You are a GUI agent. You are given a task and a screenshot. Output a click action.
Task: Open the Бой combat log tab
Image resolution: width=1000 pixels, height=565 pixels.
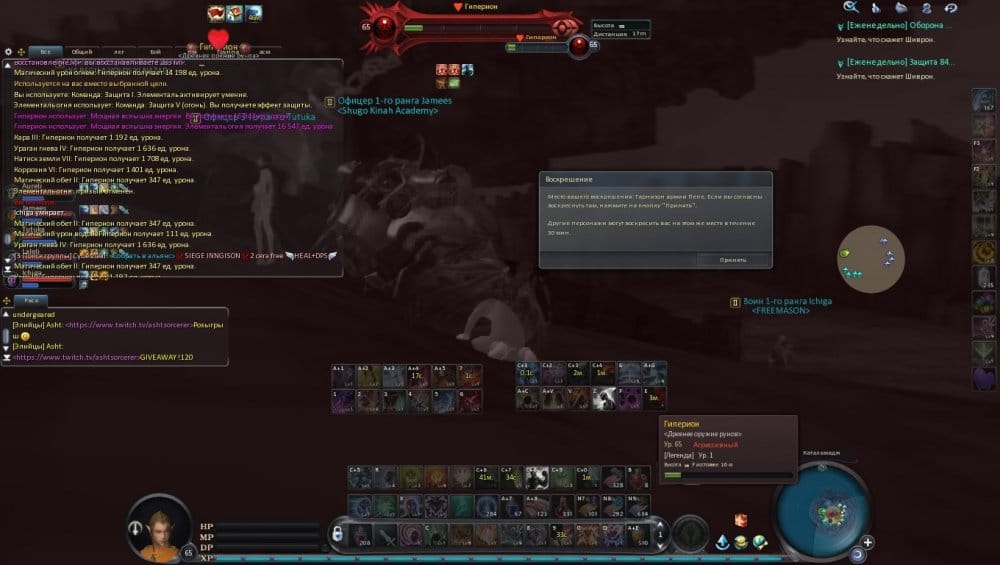(x=155, y=51)
